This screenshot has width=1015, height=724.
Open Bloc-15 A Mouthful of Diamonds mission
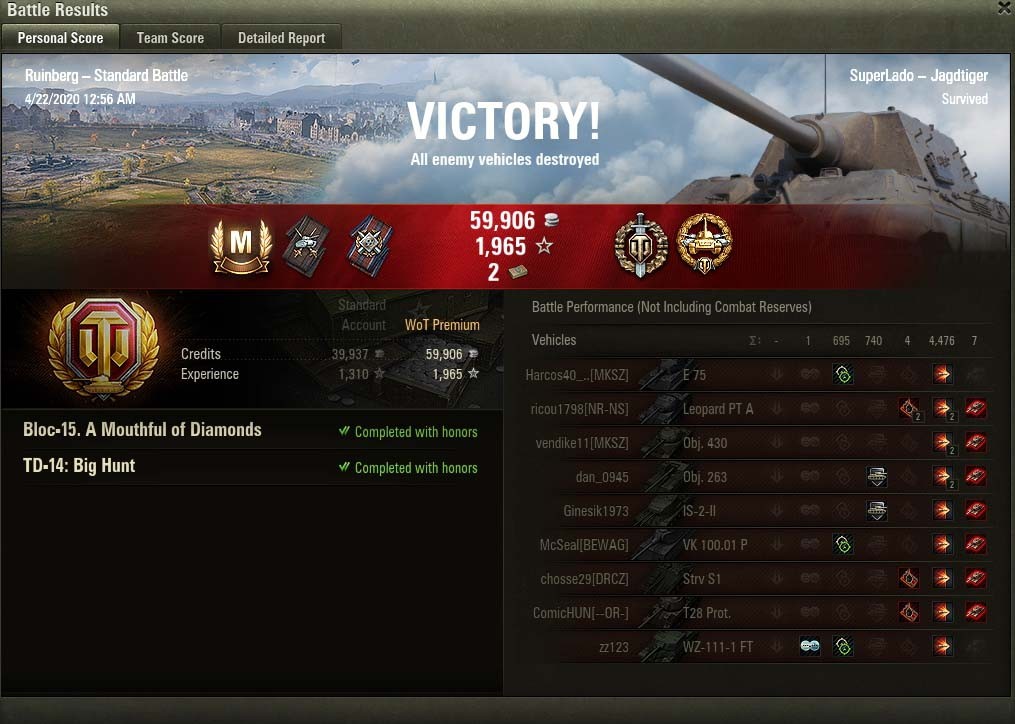tap(142, 430)
